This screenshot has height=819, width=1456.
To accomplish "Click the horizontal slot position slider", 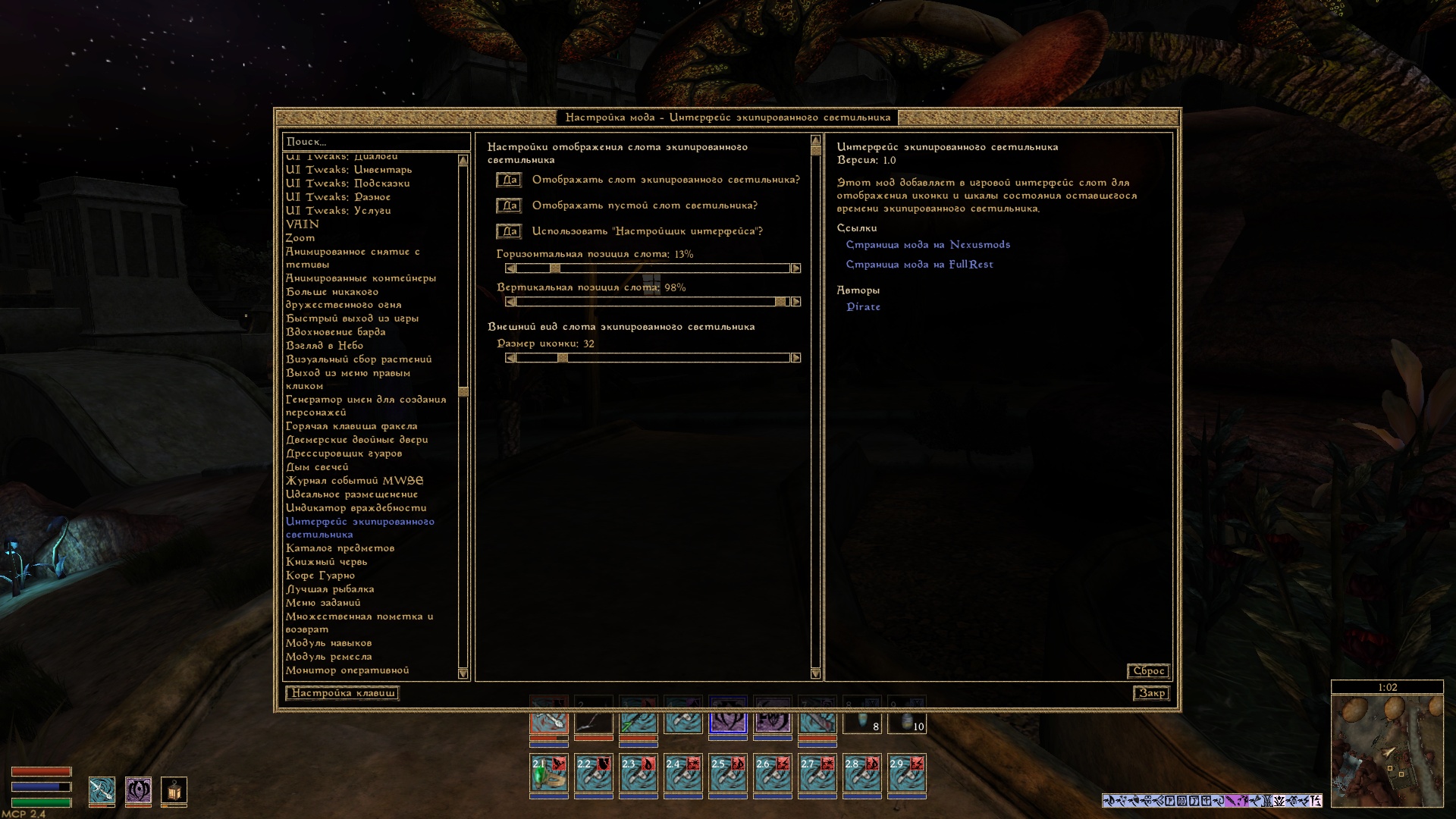I will [652, 268].
